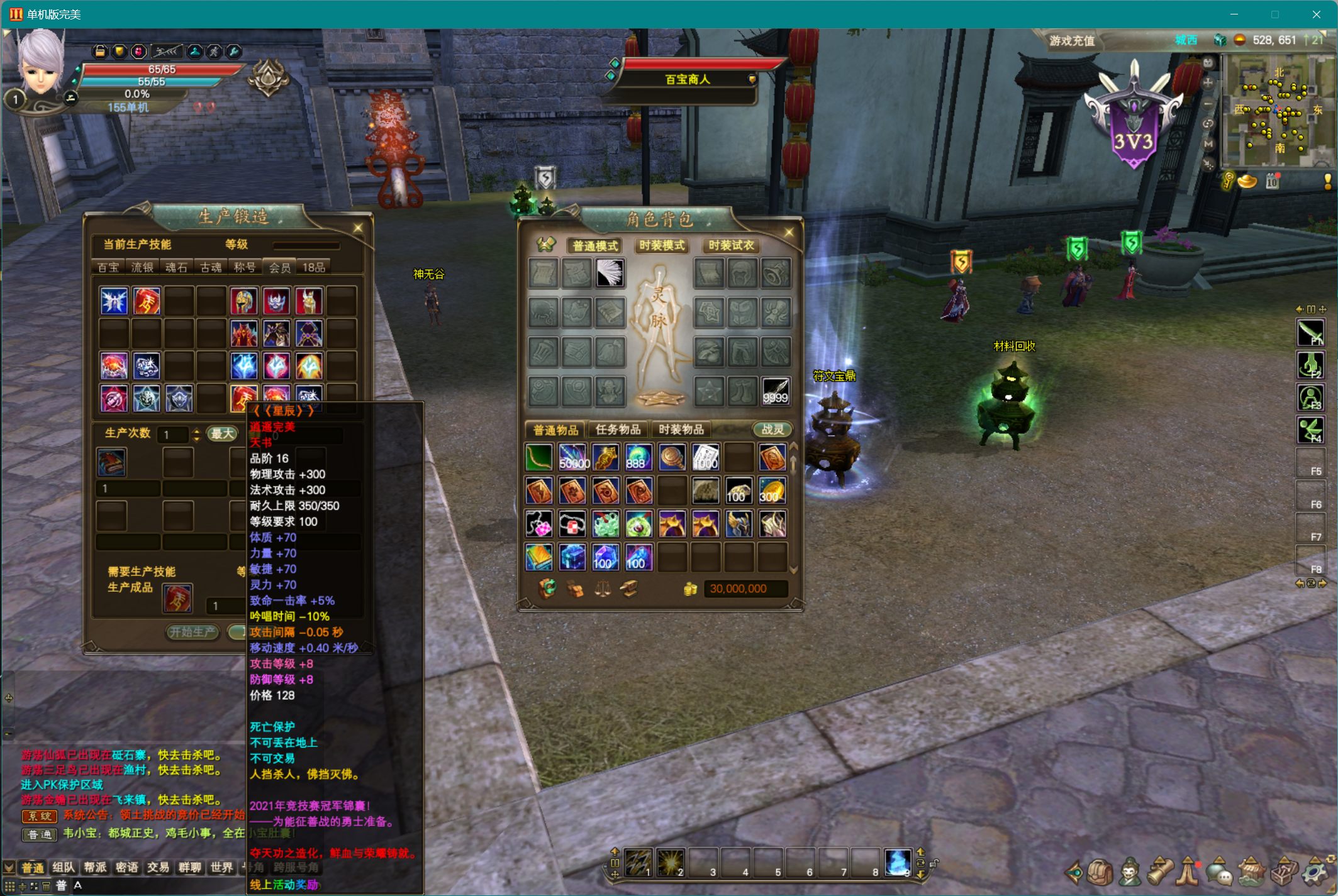
Task: Open the 18品 crafting category tab
Action: point(313,267)
